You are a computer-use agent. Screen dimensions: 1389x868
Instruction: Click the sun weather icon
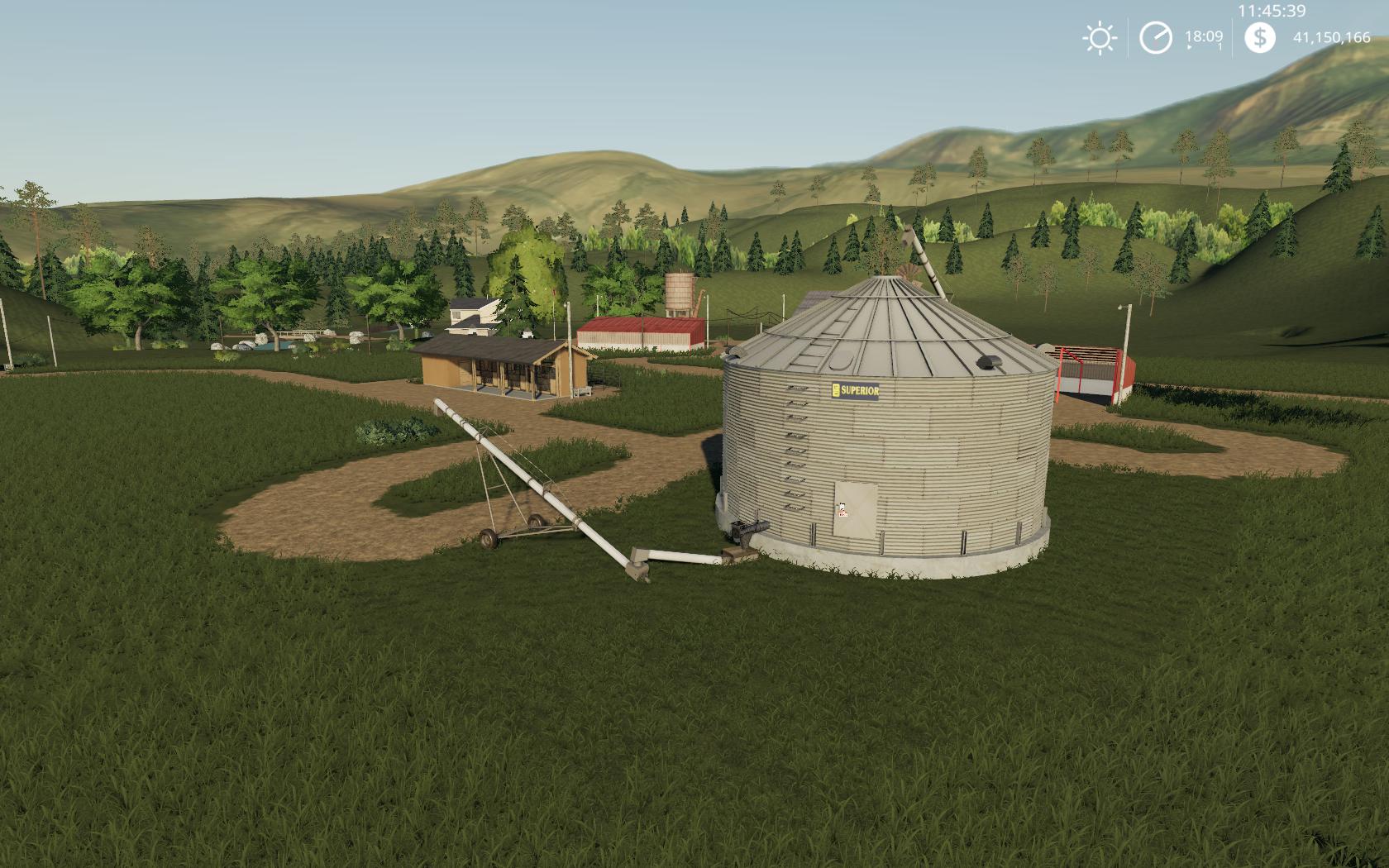coord(1100,38)
